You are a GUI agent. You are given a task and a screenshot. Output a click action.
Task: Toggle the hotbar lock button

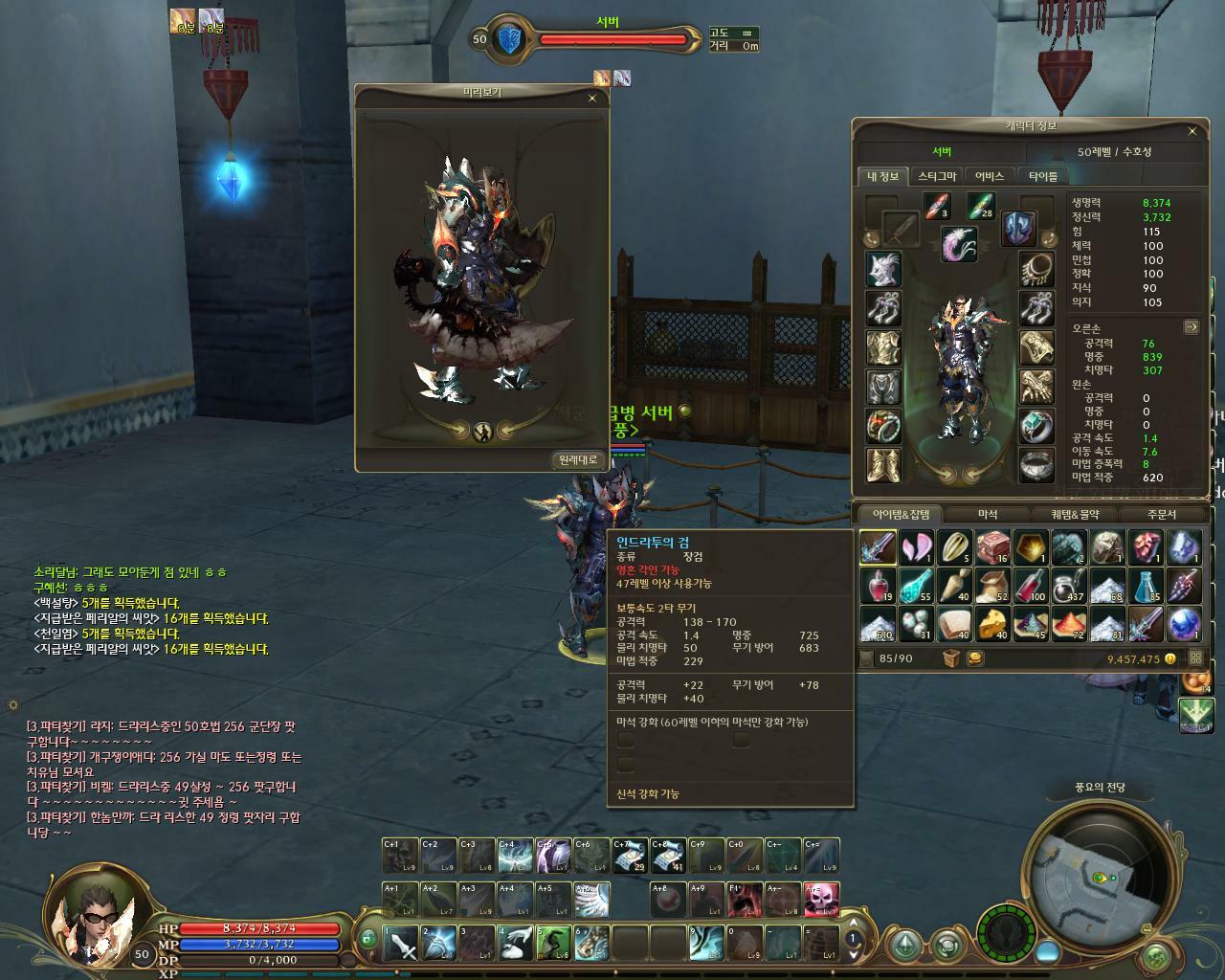pos(368,940)
